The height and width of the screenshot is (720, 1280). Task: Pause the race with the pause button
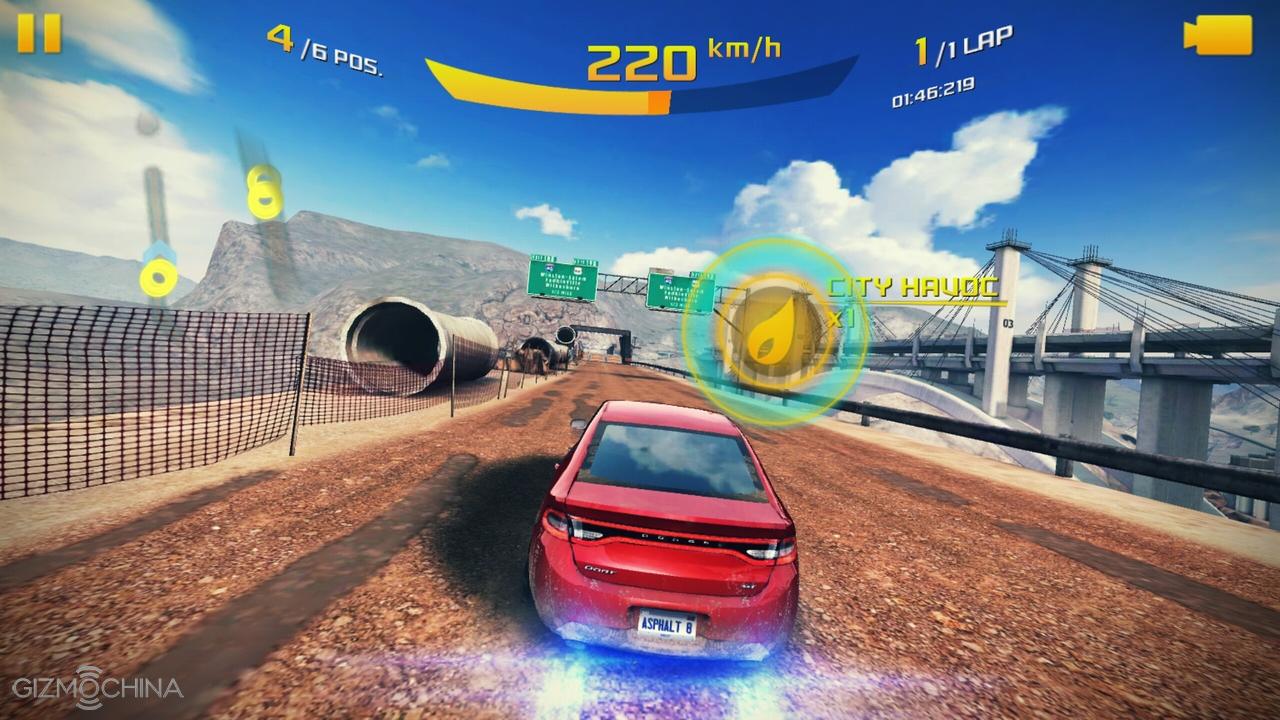point(40,34)
